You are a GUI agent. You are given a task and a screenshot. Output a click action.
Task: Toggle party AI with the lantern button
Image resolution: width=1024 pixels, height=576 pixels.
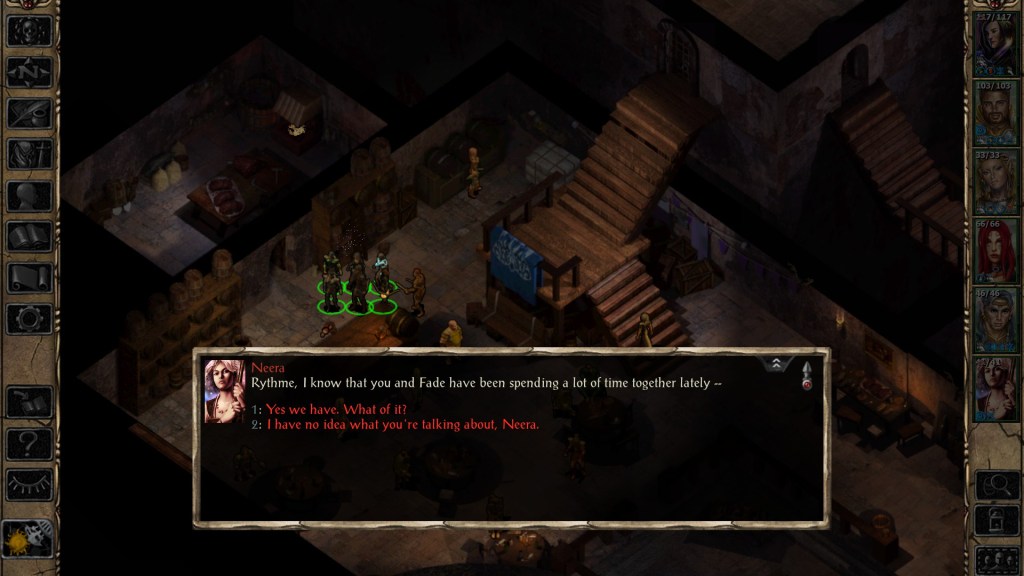pos(995,521)
